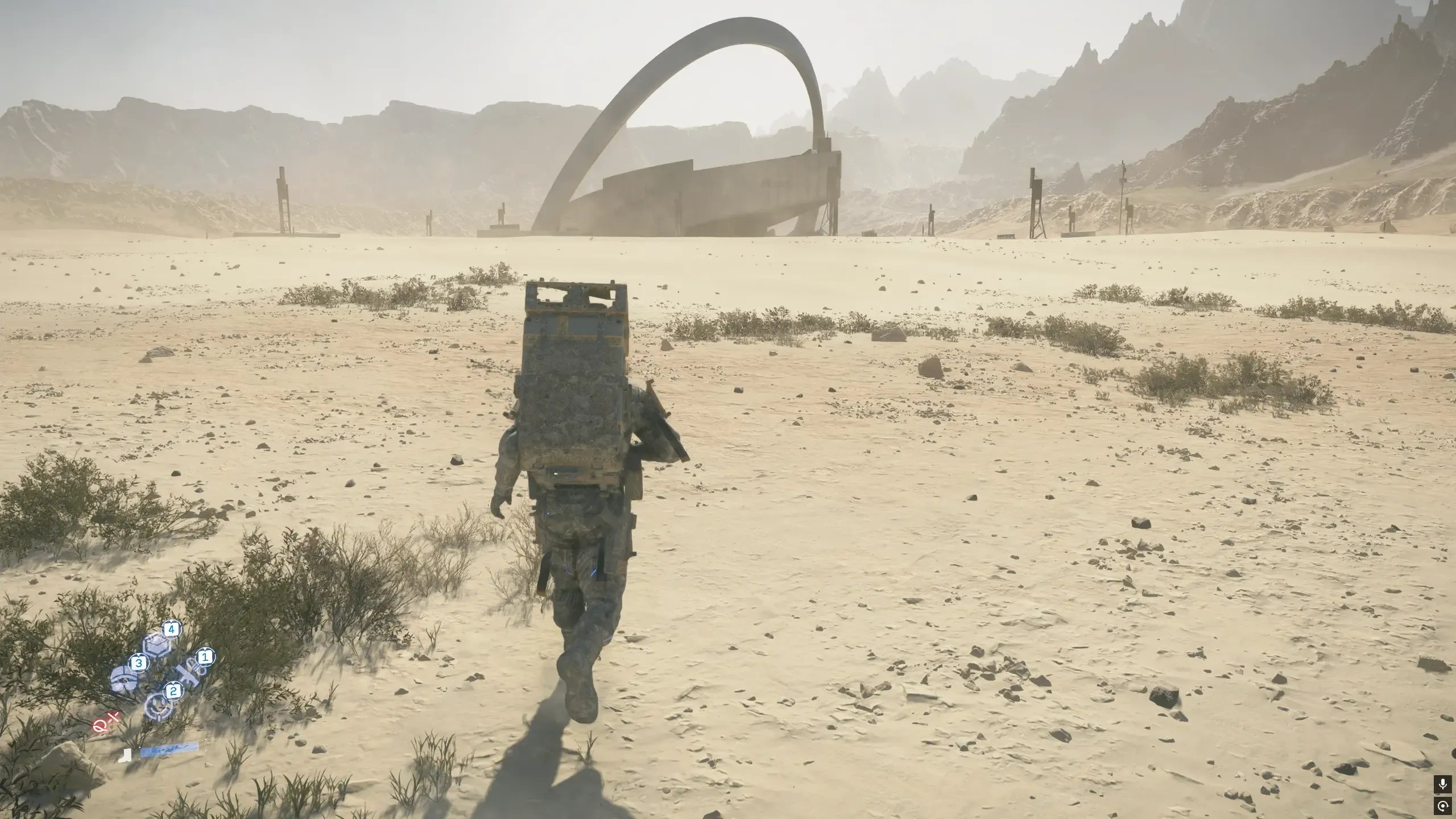
Task: Click the screen recording icon at bottom right
Action: [x=1443, y=806]
